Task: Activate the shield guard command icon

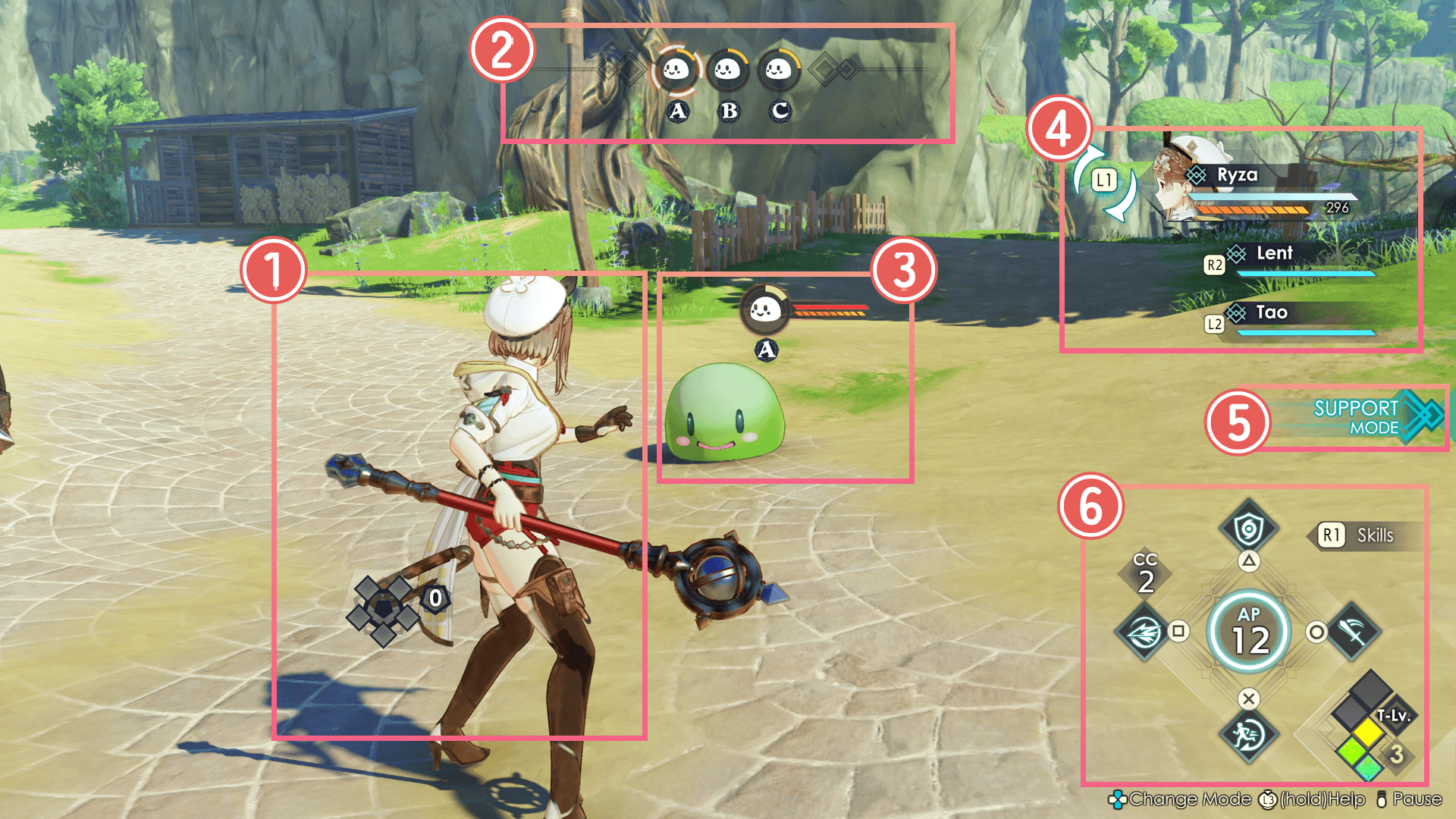Action: click(x=1248, y=529)
